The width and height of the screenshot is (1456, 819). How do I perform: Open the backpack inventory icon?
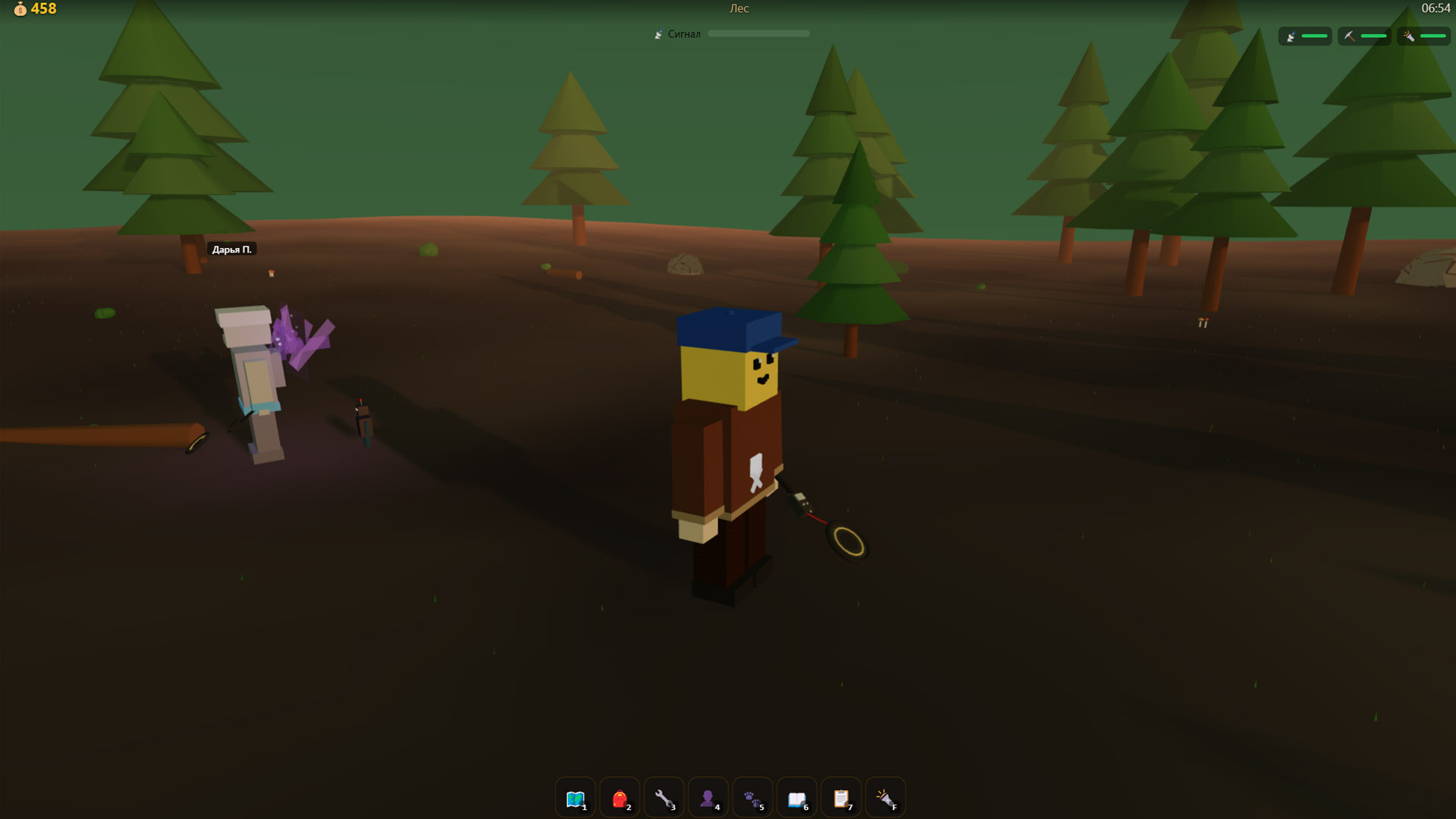click(x=619, y=797)
